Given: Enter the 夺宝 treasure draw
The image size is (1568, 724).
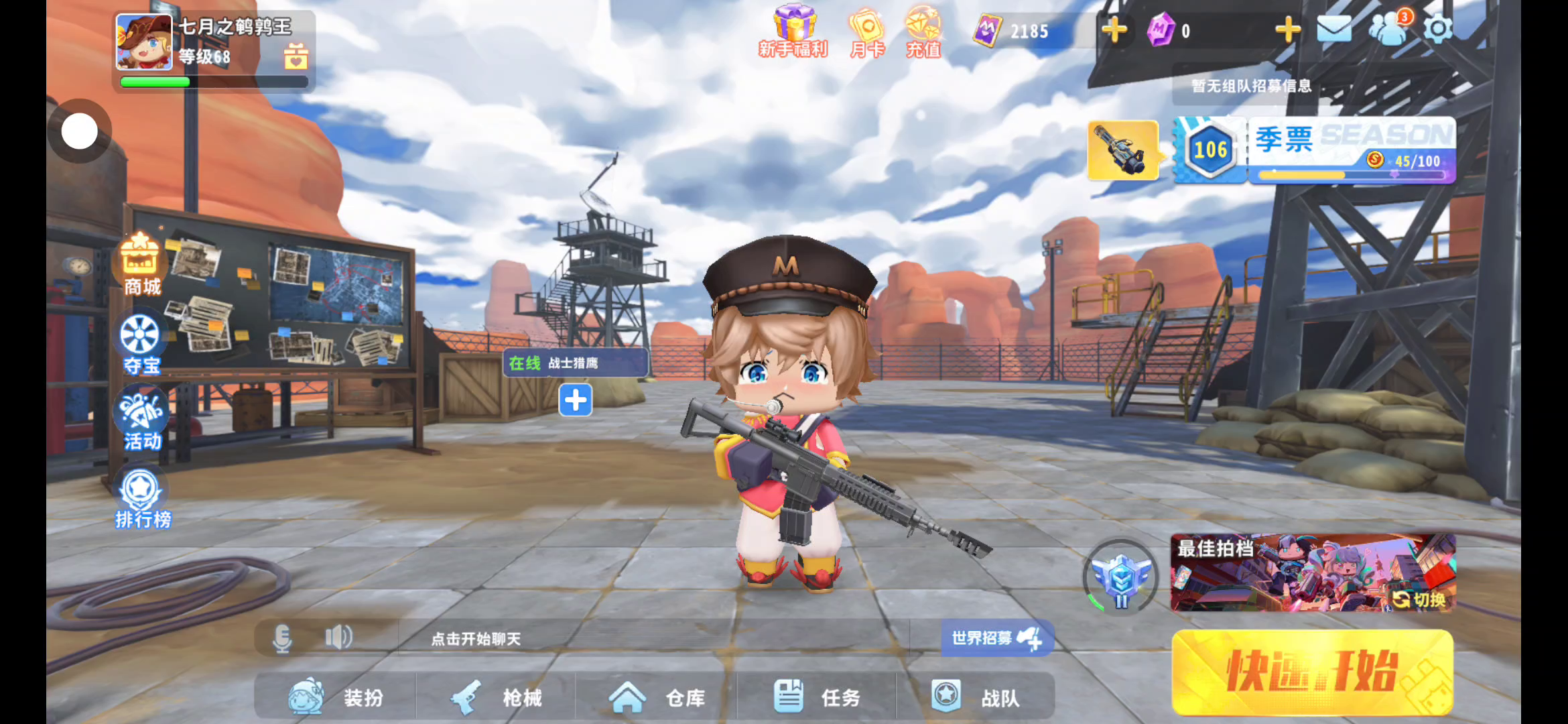Looking at the screenshot, I should [x=141, y=343].
